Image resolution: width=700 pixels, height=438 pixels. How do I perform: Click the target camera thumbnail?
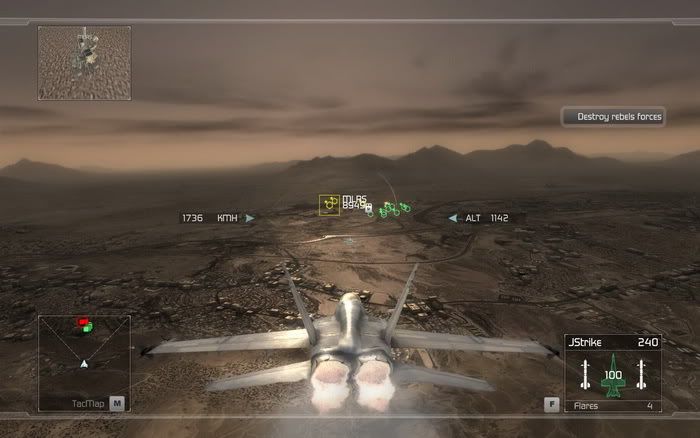point(84,62)
